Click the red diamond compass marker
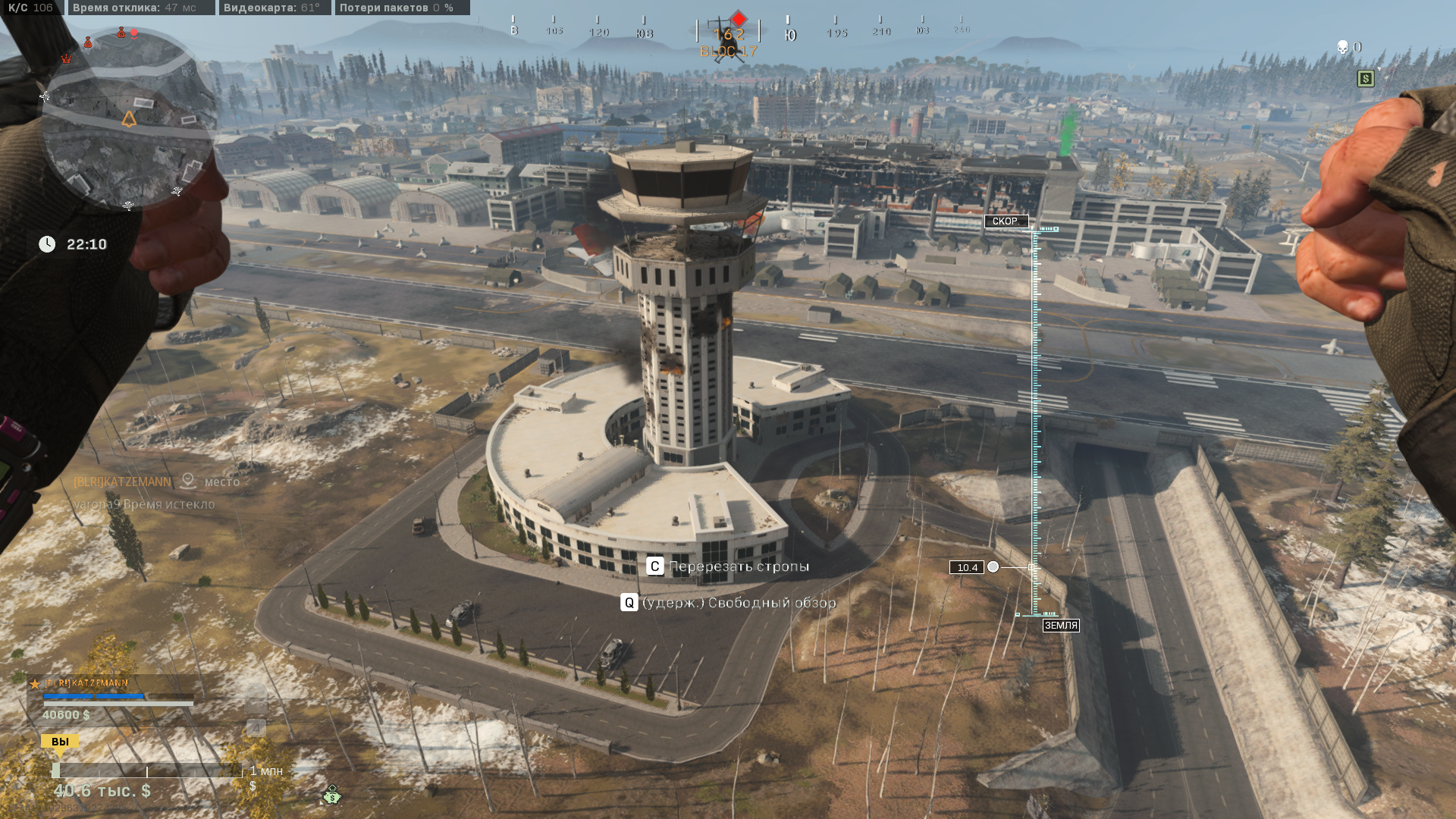The image size is (1456, 819). click(739, 18)
